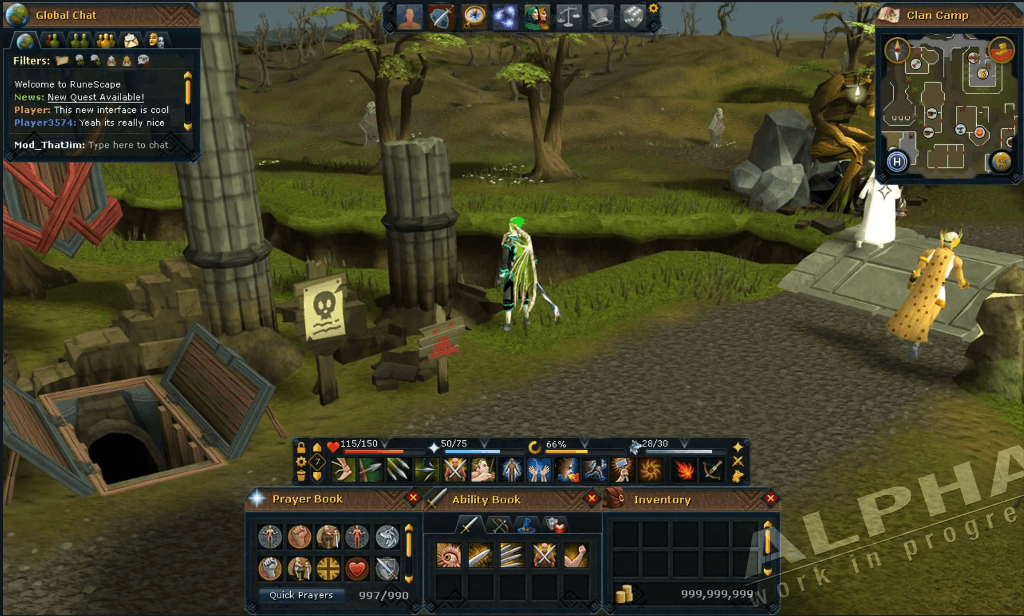The width and height of the screenshot is (1024, 616).
Task: Open the sword and shield gear menu
Action: [441, 16]
